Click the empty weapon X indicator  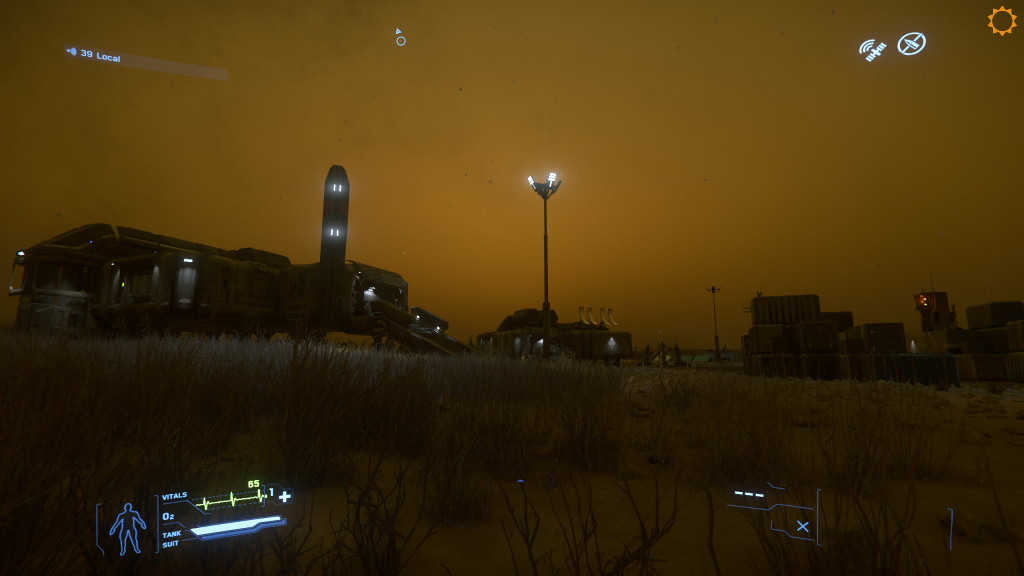pos(802,526)
